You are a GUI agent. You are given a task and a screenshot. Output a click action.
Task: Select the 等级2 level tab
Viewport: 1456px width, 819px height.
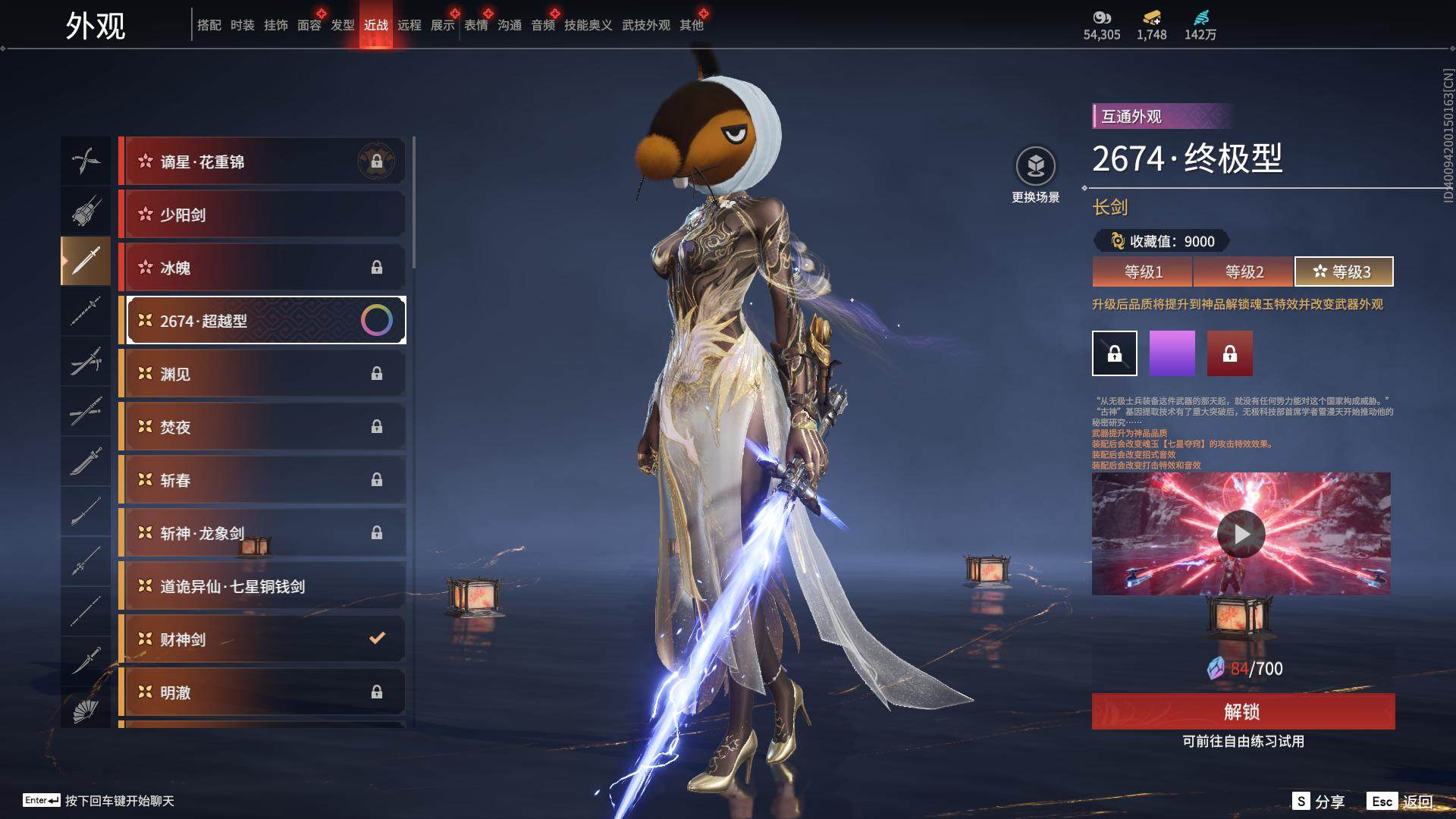tap(1244, 271)
